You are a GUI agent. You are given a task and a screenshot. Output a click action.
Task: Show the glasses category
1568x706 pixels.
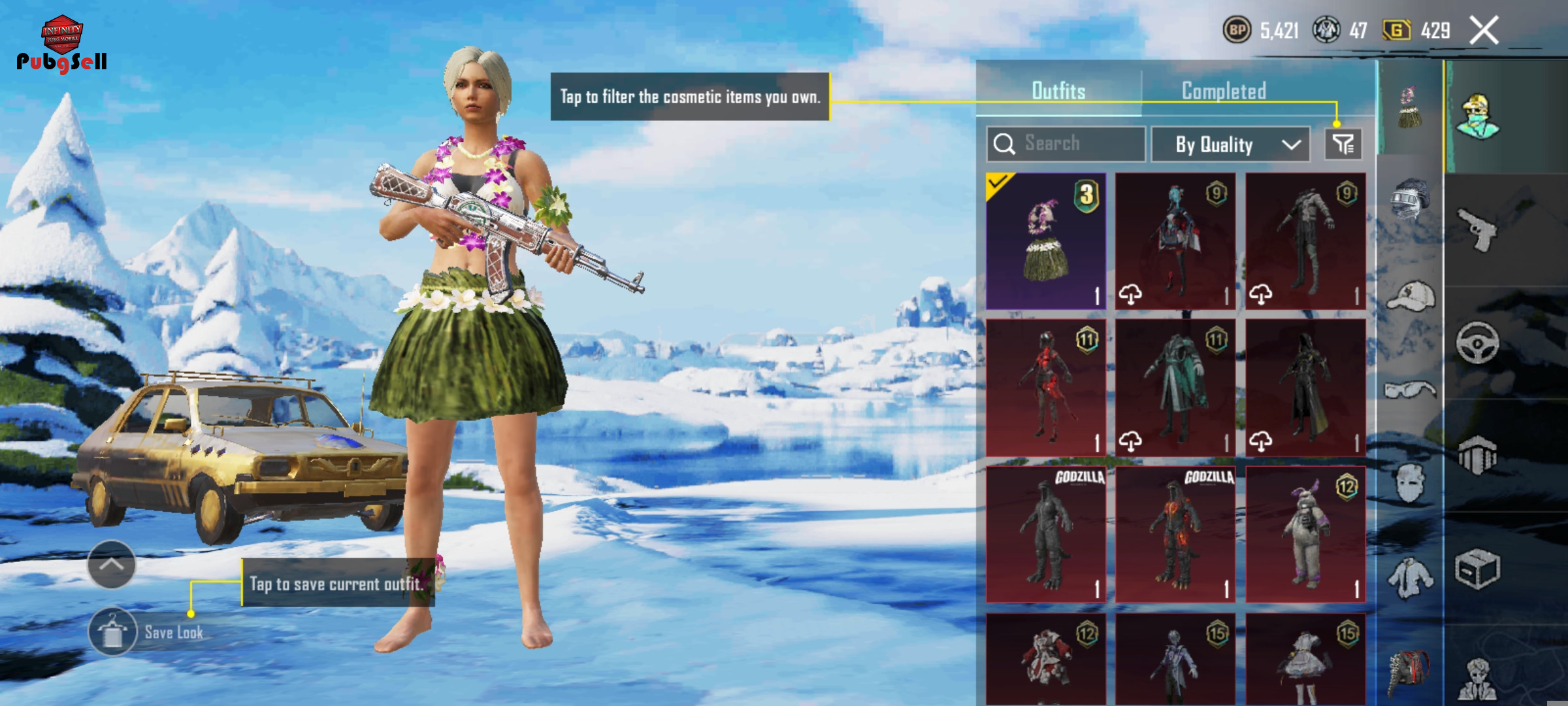[1410, 390]
